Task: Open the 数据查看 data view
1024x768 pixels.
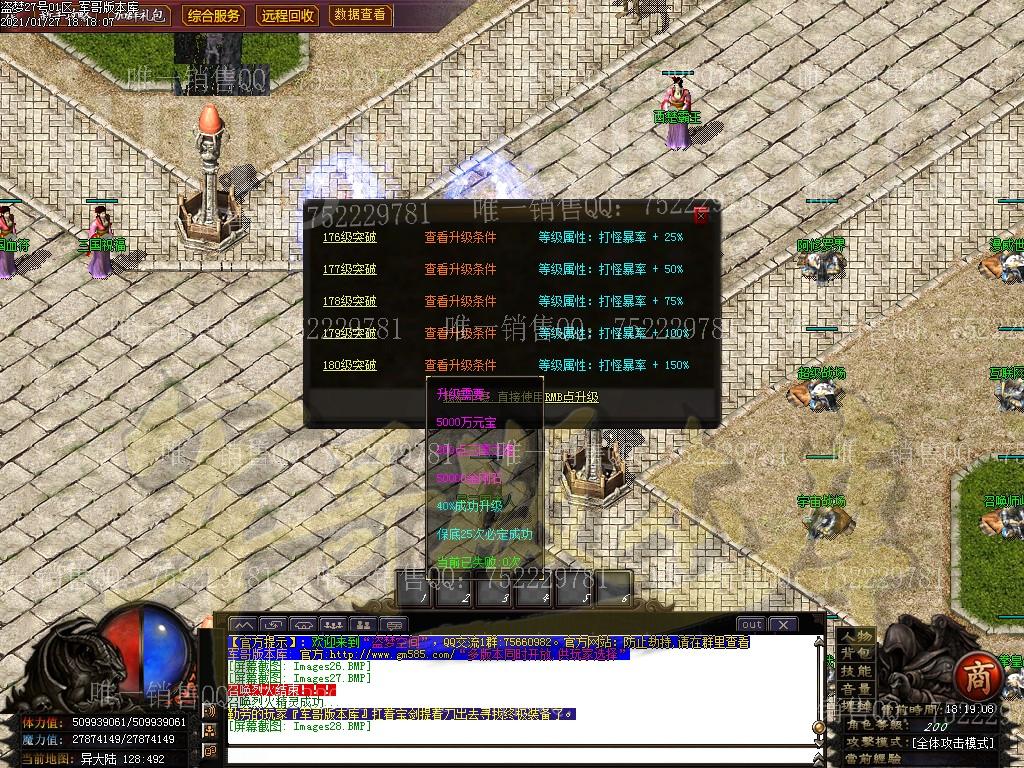Action: pyautogui.click(x=360, y=16)
